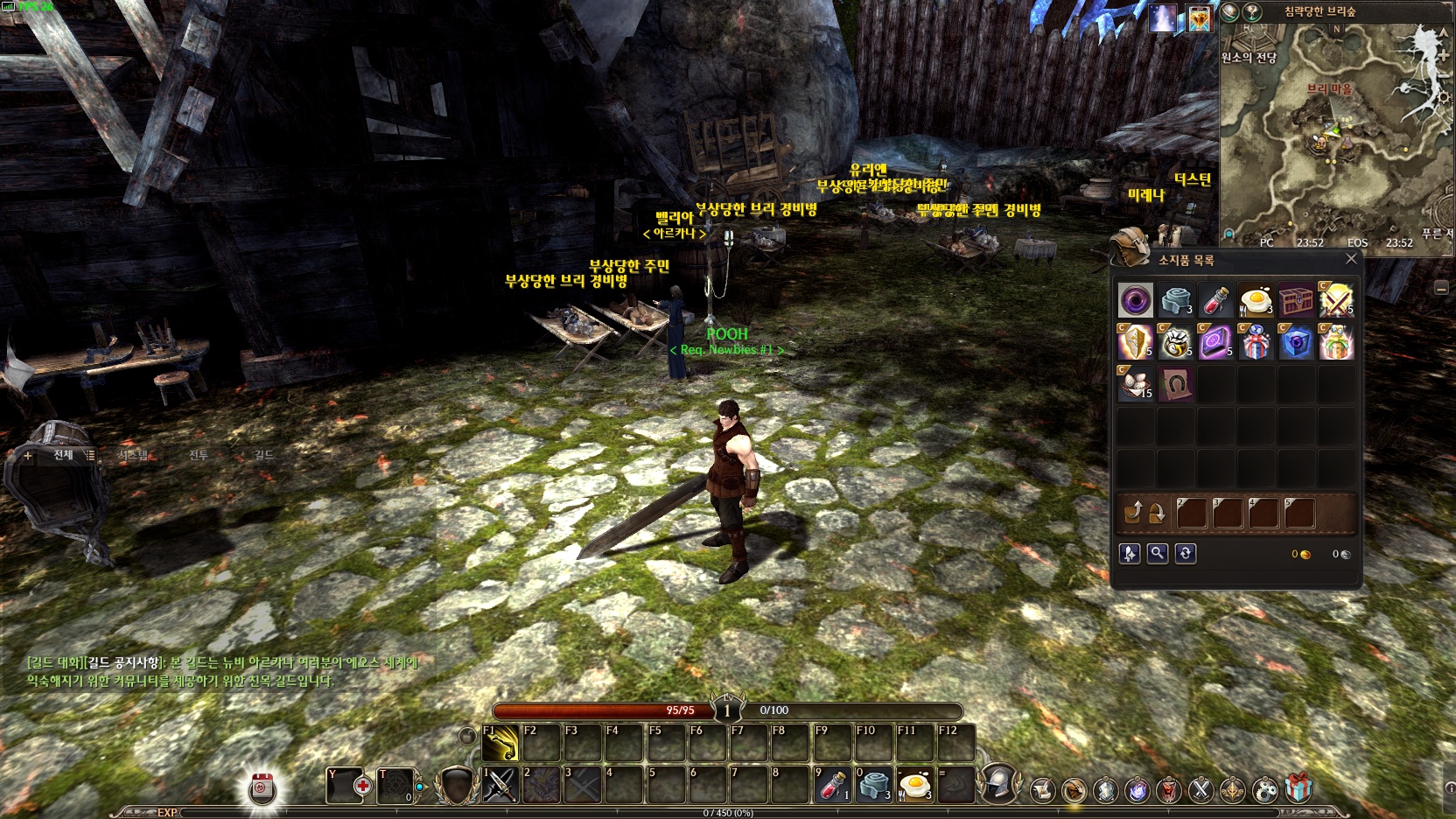This screenshot has width=1456, height=819.
Task: Open the gift box menu icon
Action: click(1298, 788)
